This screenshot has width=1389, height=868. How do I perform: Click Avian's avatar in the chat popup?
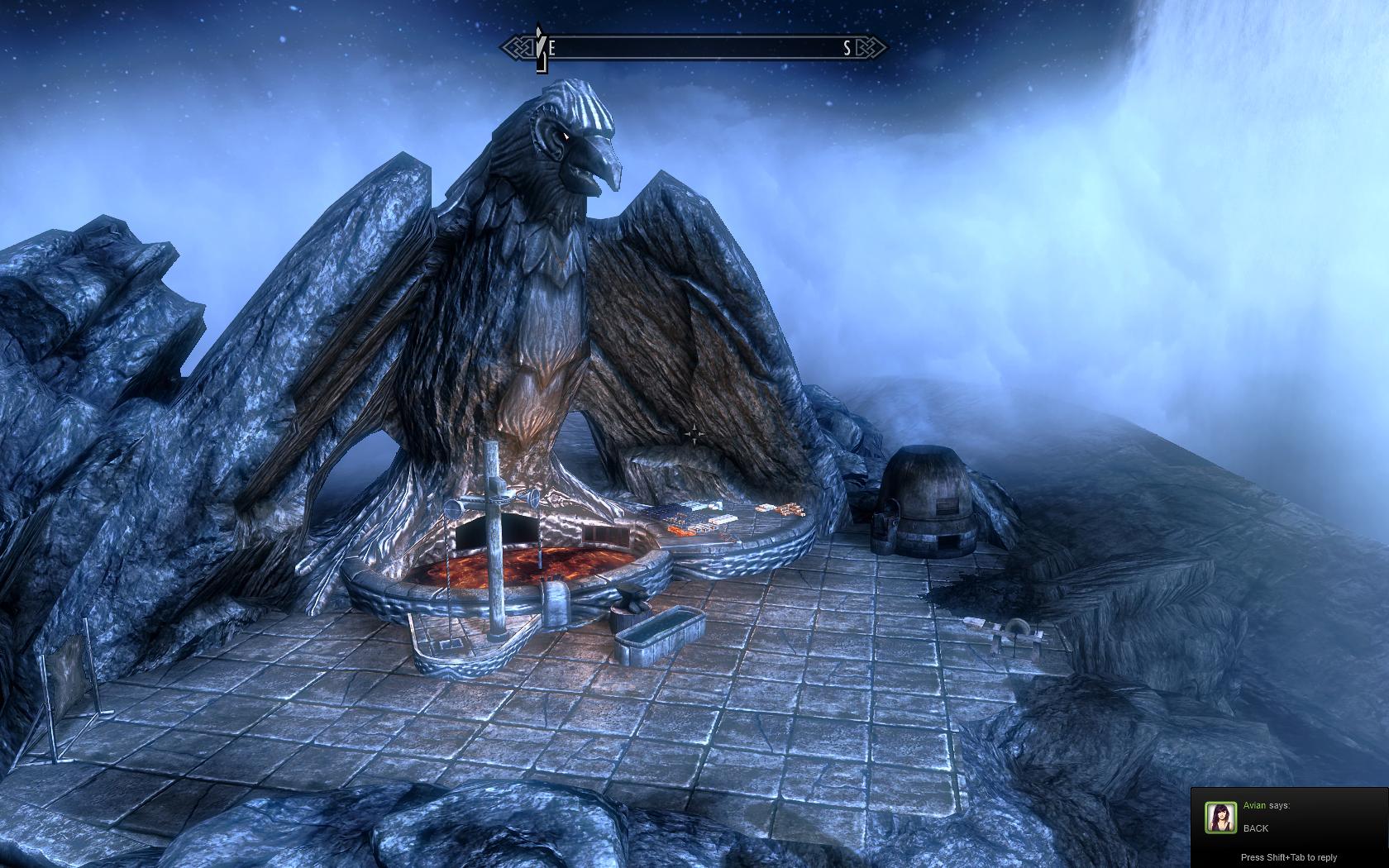click(1220, 817)
